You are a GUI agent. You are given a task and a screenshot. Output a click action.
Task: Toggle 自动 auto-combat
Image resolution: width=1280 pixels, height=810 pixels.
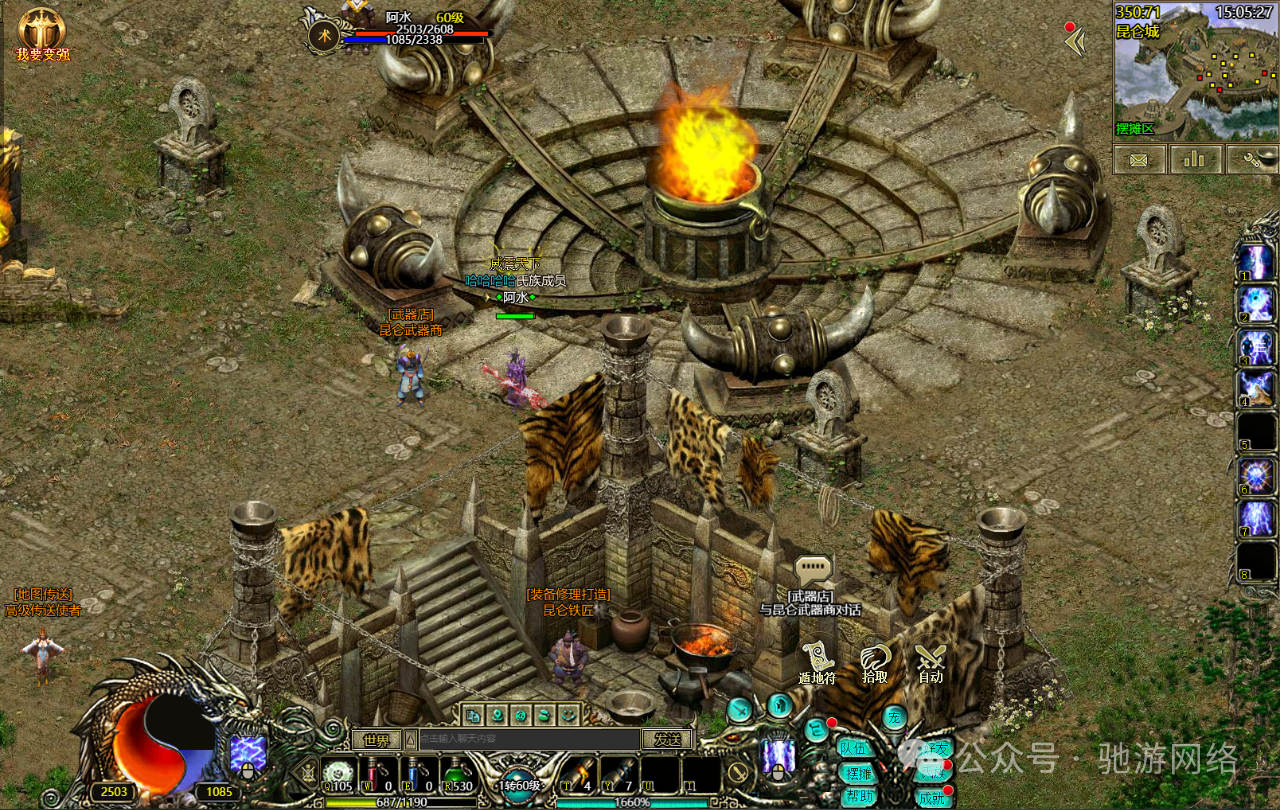(x=931, y=661)
